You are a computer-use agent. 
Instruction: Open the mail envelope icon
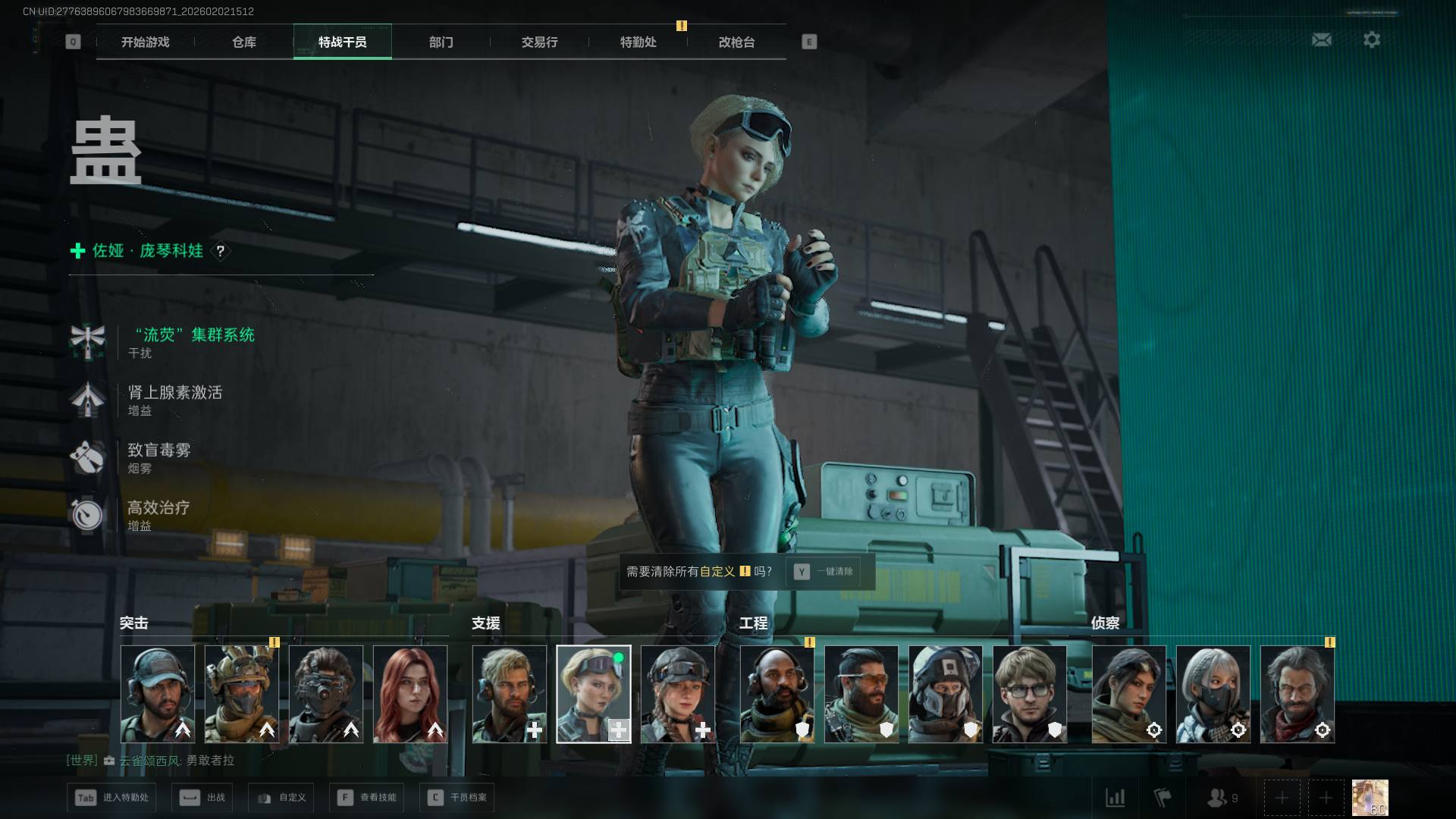point(1321,39)
